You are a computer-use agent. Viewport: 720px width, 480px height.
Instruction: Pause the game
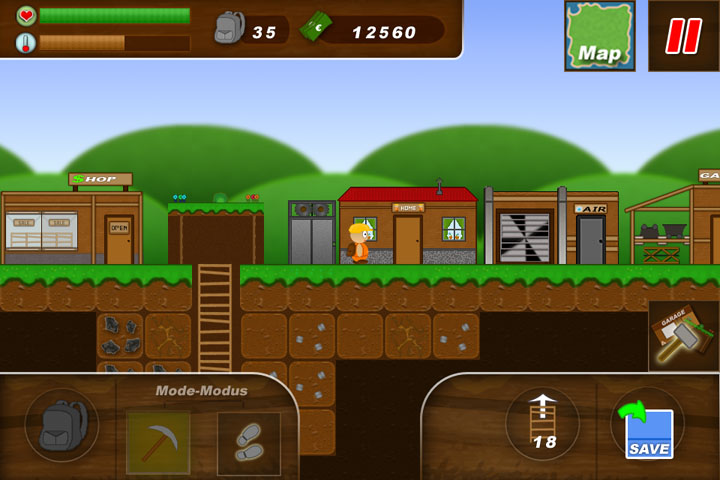684,36
